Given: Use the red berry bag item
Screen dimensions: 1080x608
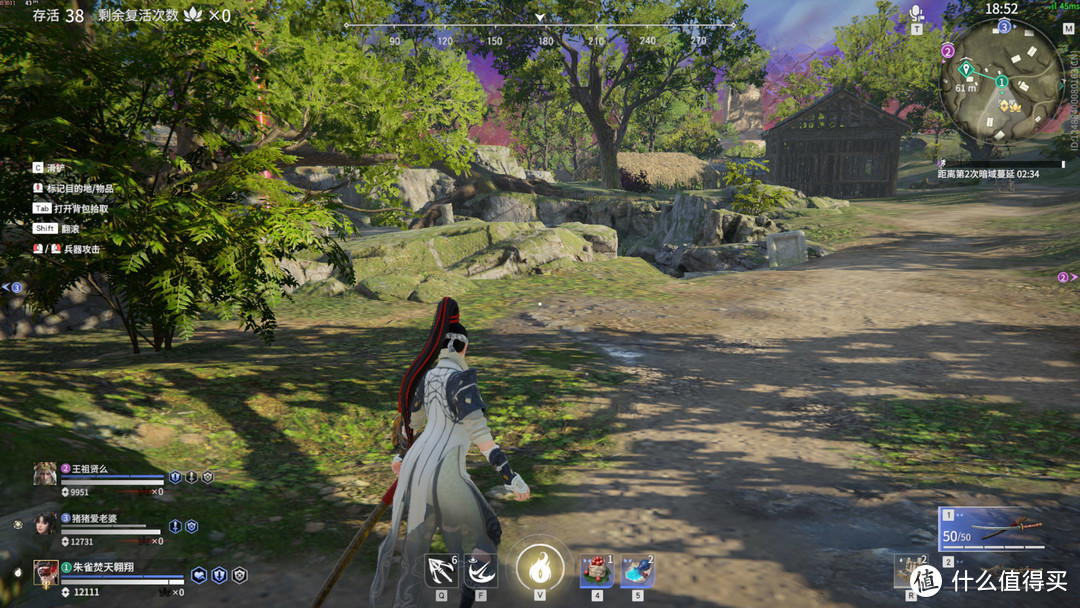Looking at the screenshot, I should (x=597, y=571).
